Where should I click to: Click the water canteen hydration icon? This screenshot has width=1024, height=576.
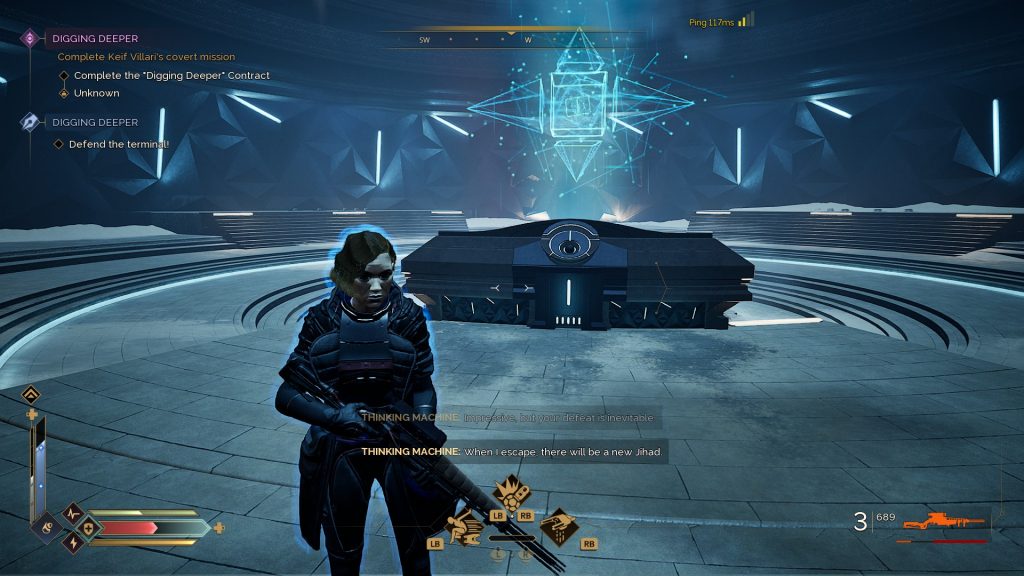46,526
